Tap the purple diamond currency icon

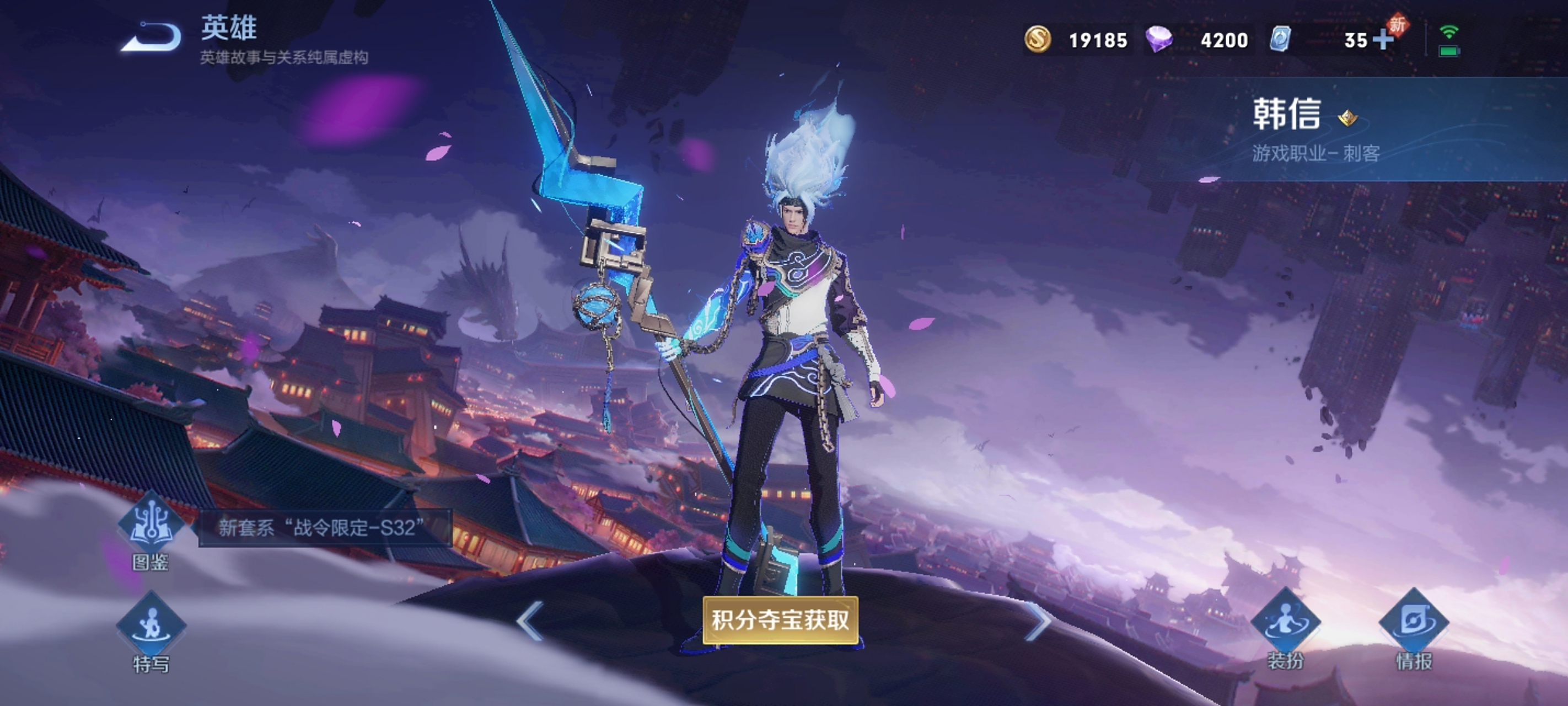pos(1159,40)
